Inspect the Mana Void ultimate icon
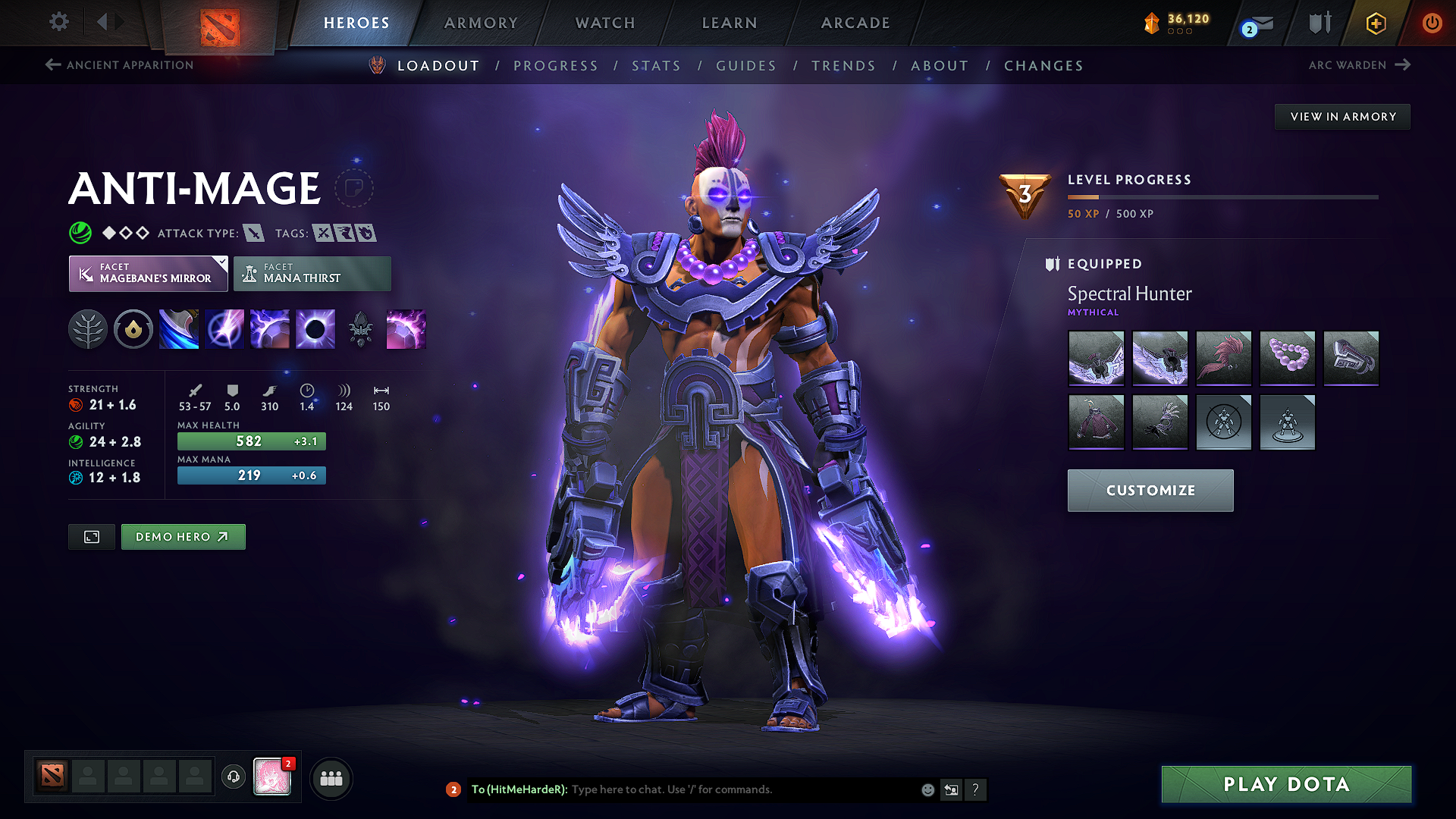 pos(315,328)
